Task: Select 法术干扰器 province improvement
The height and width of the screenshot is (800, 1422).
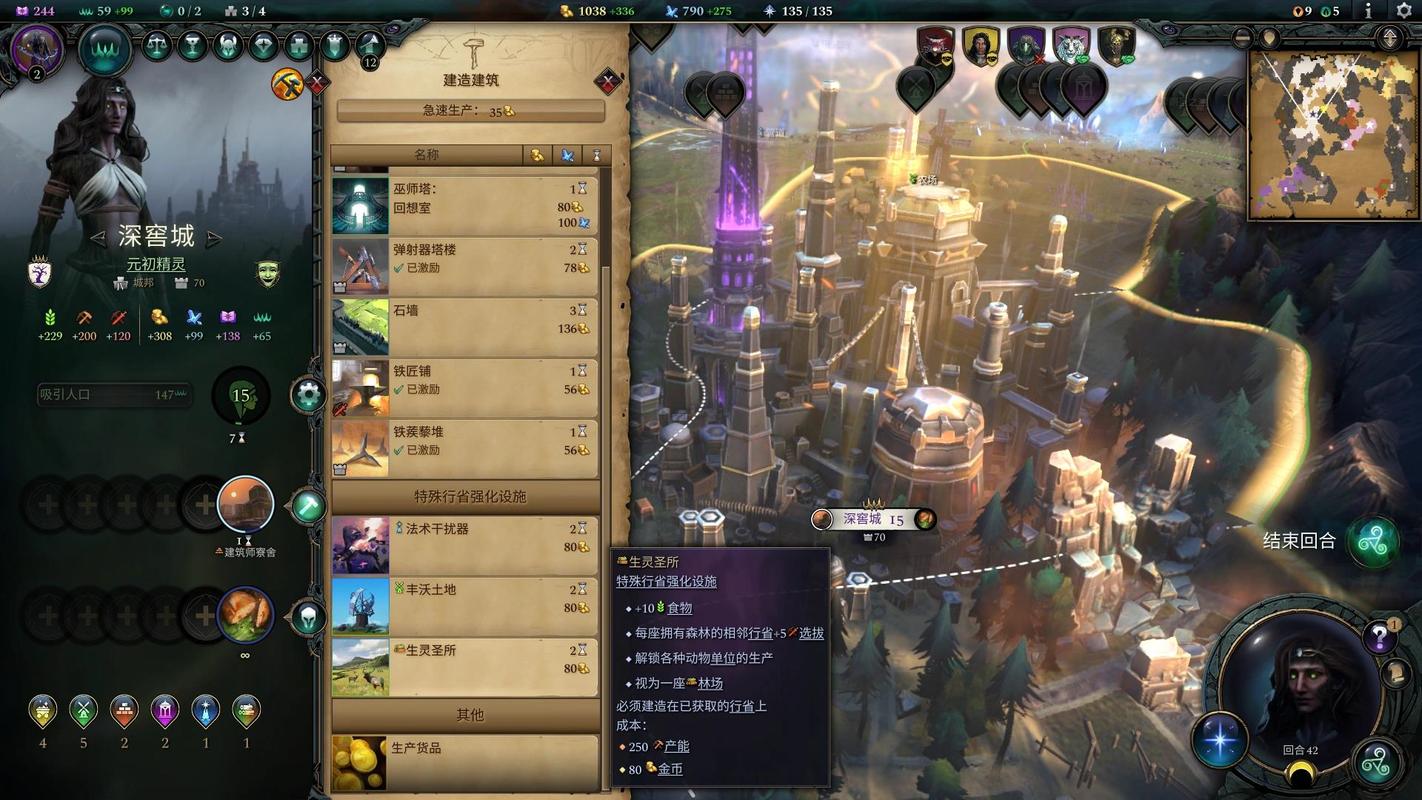Action: point(465,545)
